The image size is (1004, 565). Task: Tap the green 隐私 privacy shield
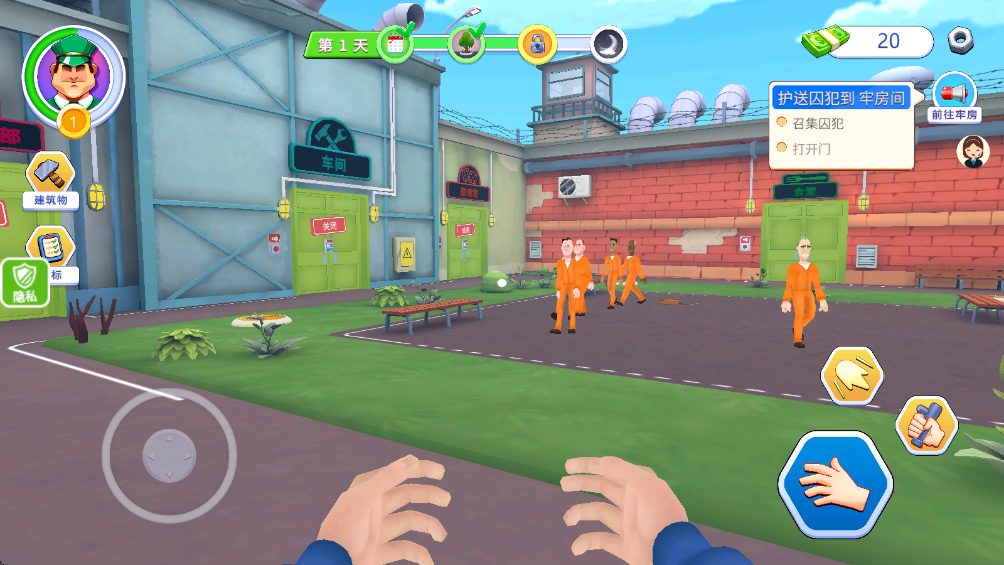pyautogui.click(x=24, y=283)
